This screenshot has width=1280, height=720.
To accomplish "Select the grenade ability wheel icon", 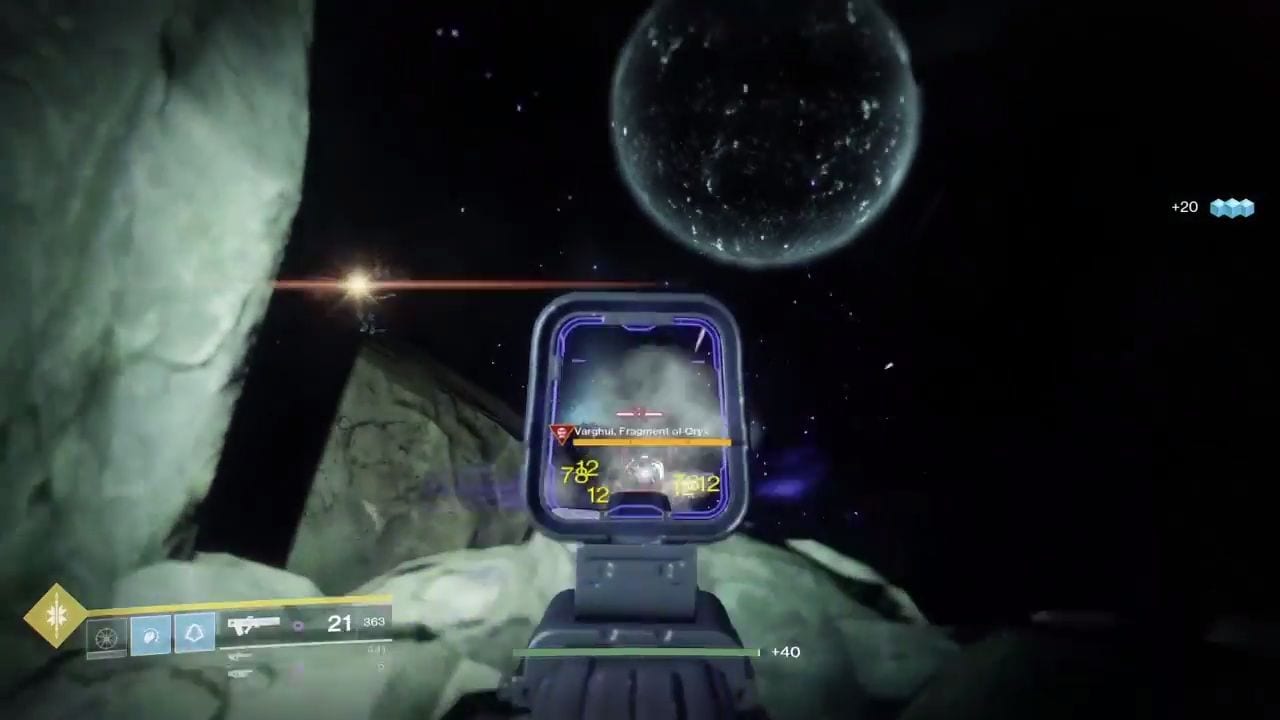I will click(x=107, y=635).
